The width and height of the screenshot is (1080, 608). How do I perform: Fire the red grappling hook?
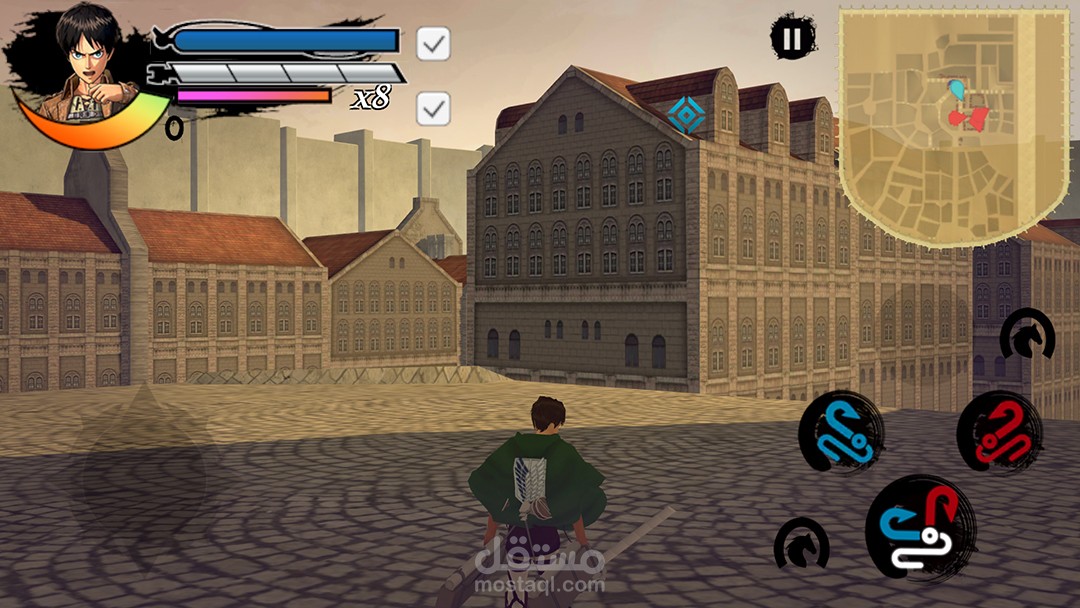click(999, 432)
